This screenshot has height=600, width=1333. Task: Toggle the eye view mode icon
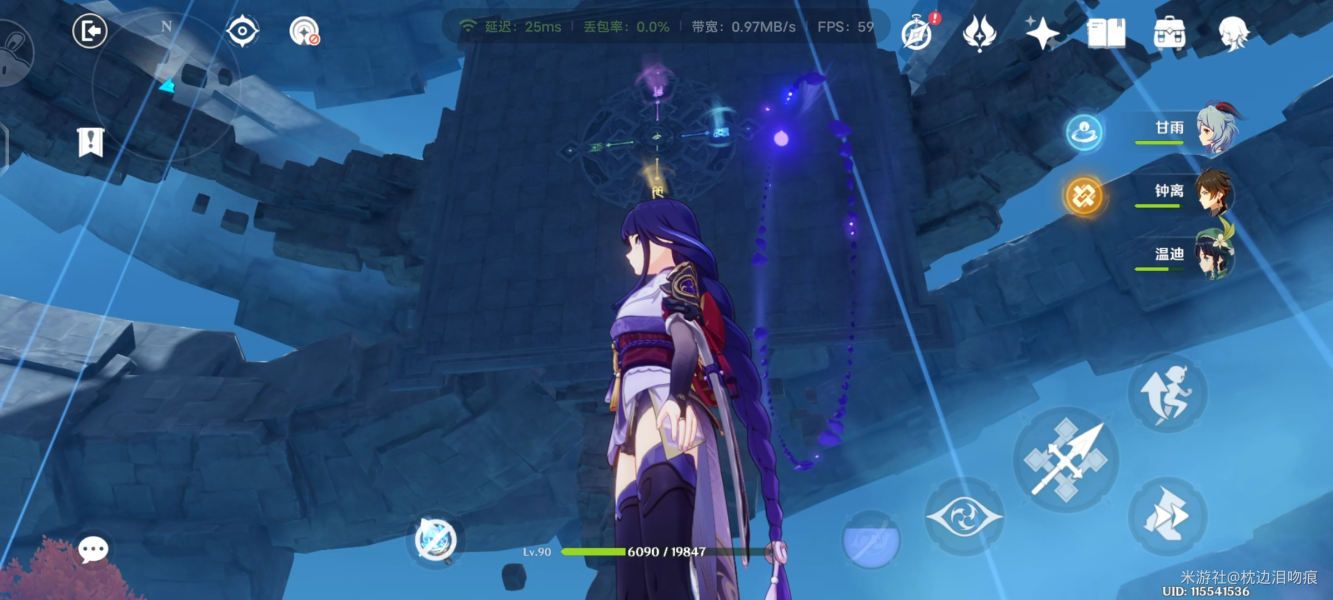click(x=242, y=32)
